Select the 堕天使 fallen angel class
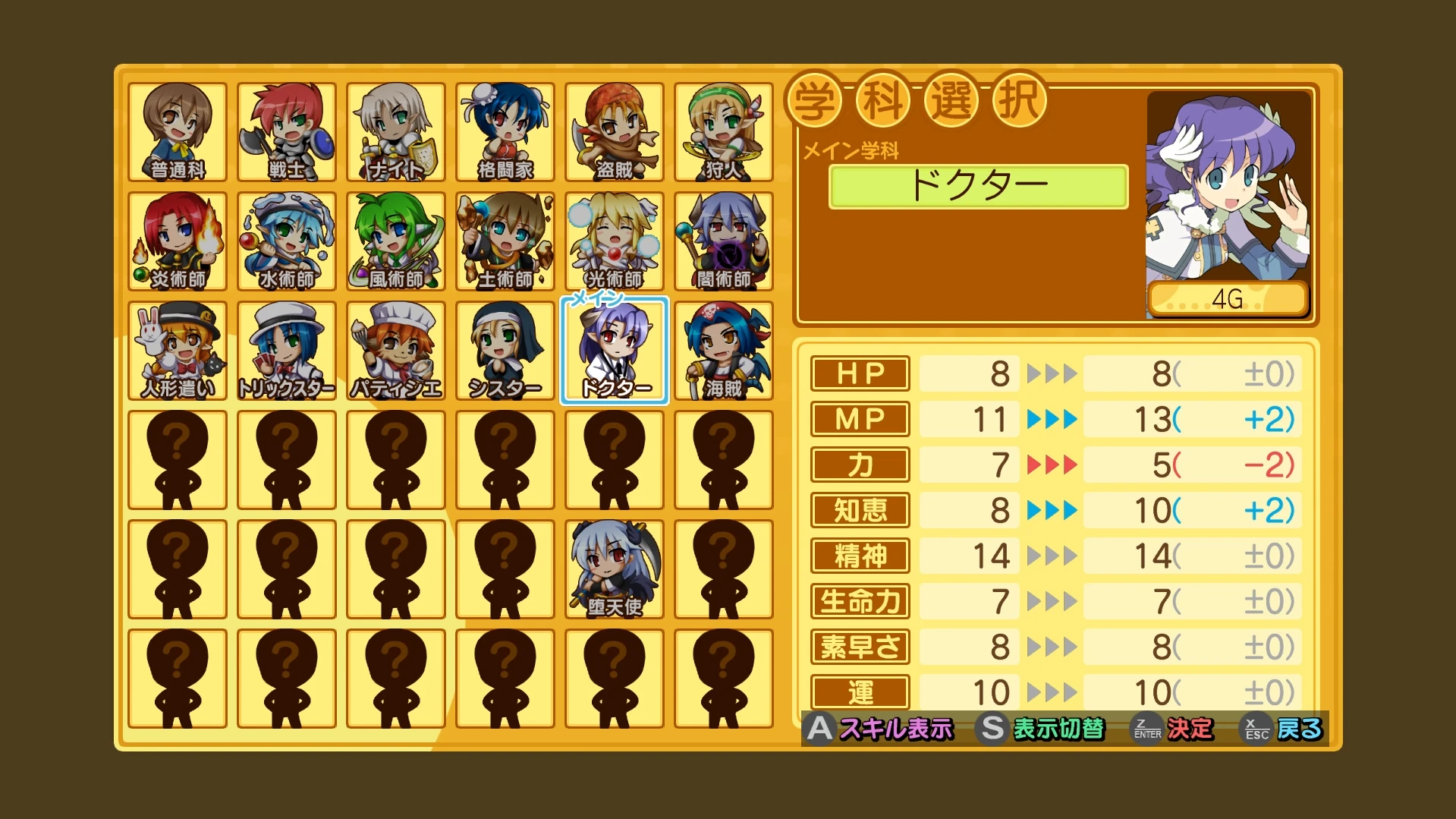Viewport: 1456px width, 819px height. pos(615,569)
